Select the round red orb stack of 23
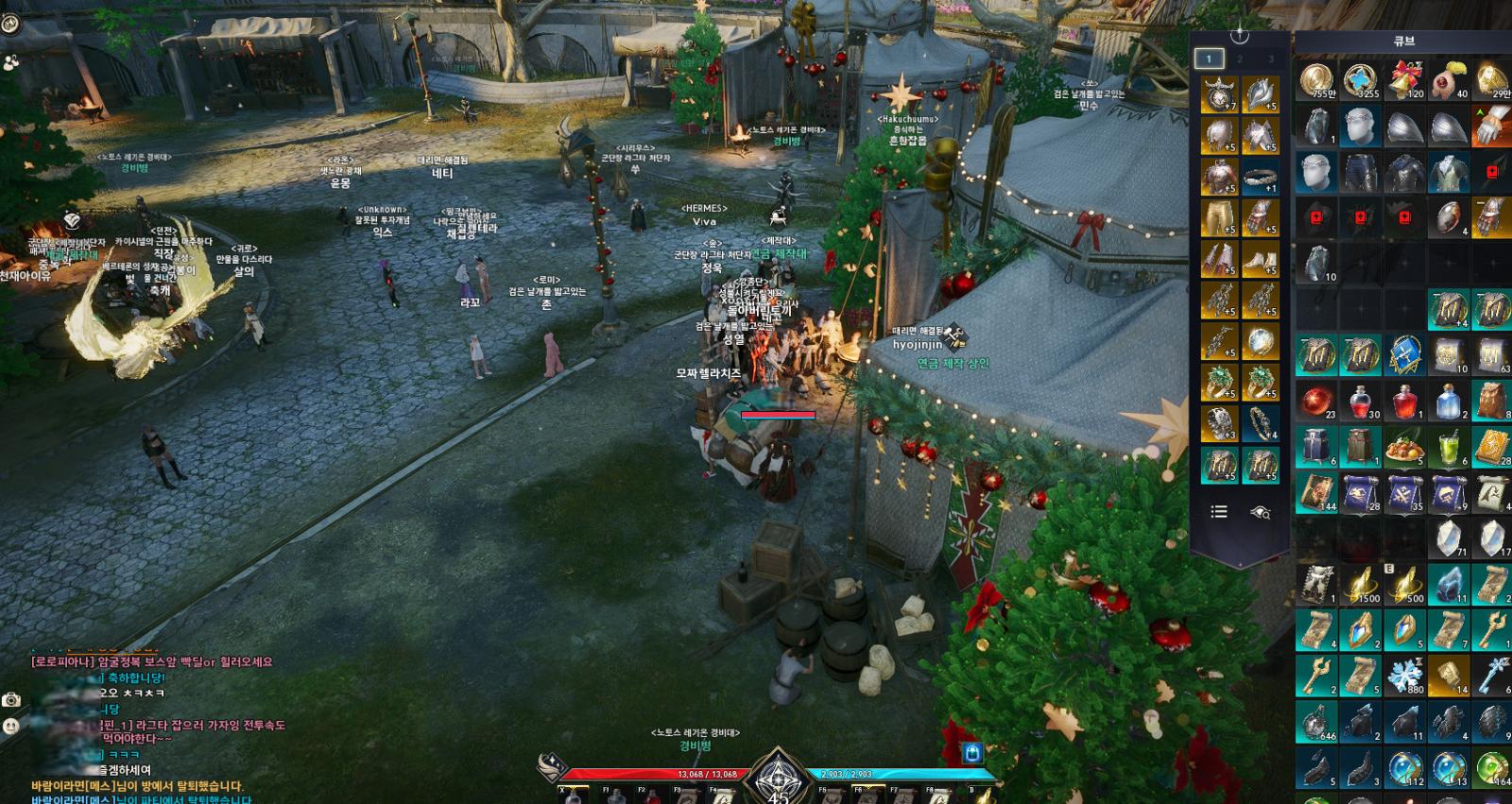Image resolution: width=1512 pixels, height=804 pixels. point(1316,402)
